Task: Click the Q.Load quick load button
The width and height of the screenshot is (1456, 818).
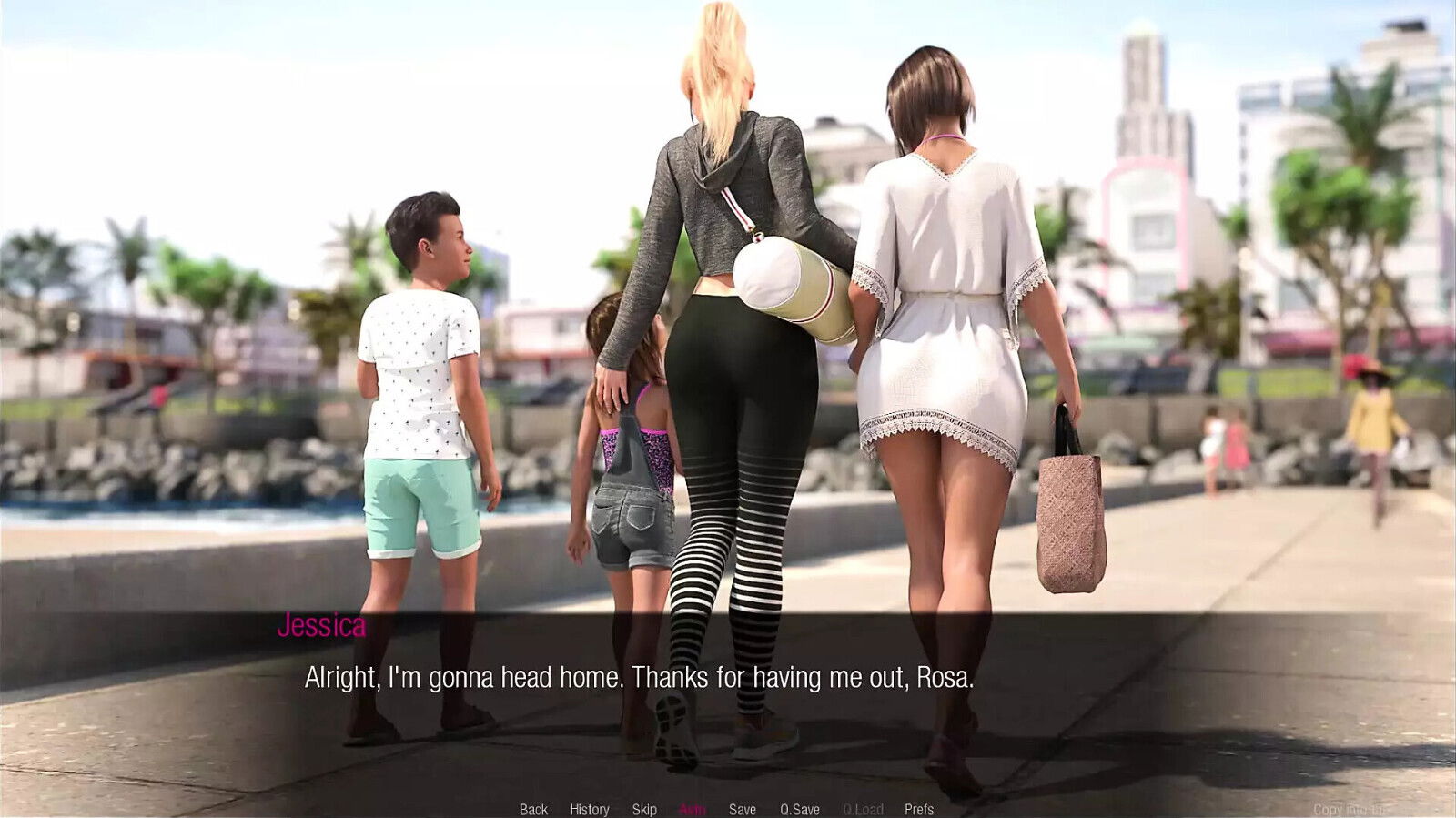Action: tap(863, 809)
